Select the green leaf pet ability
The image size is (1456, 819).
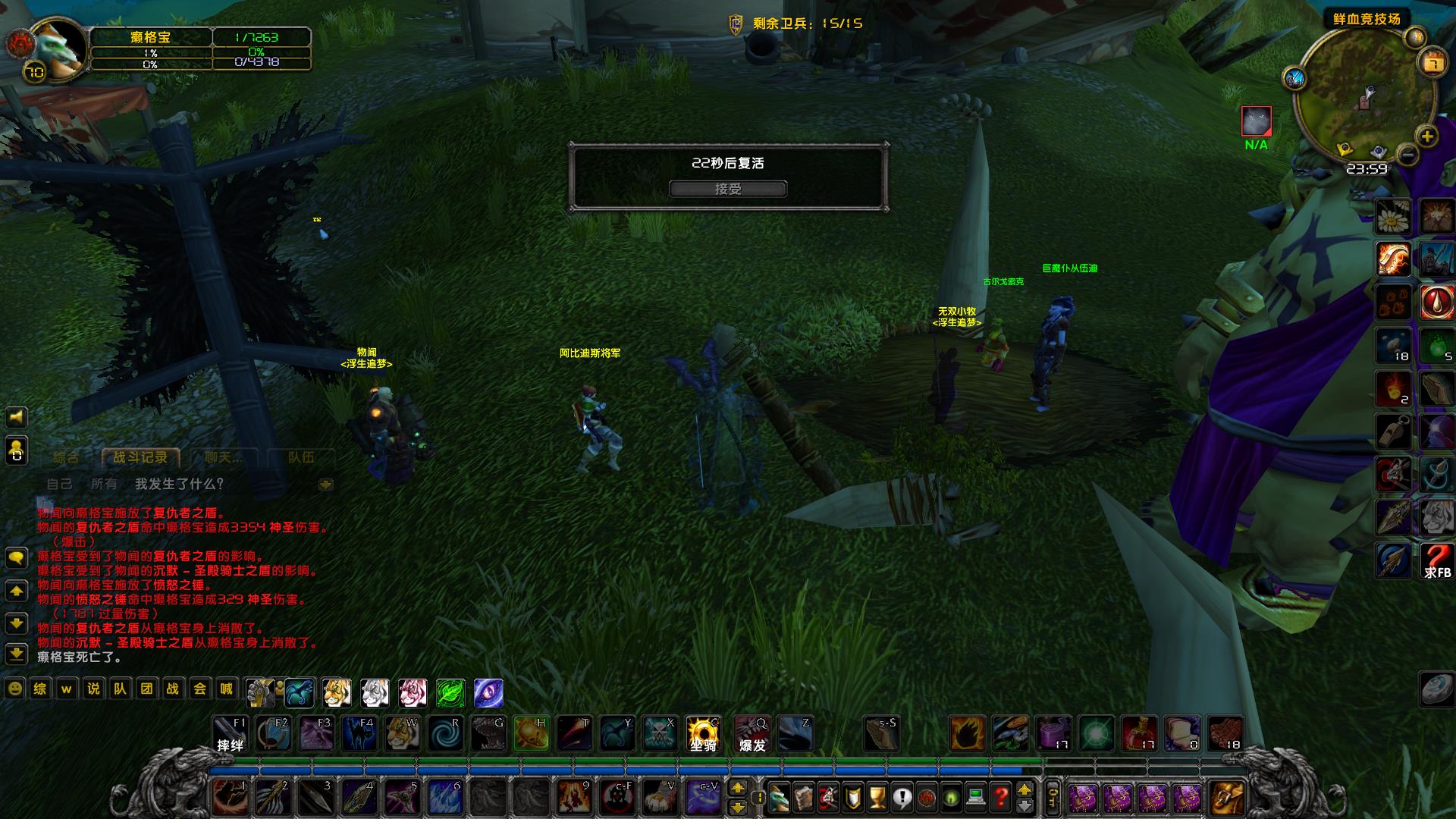pos(450,692)
